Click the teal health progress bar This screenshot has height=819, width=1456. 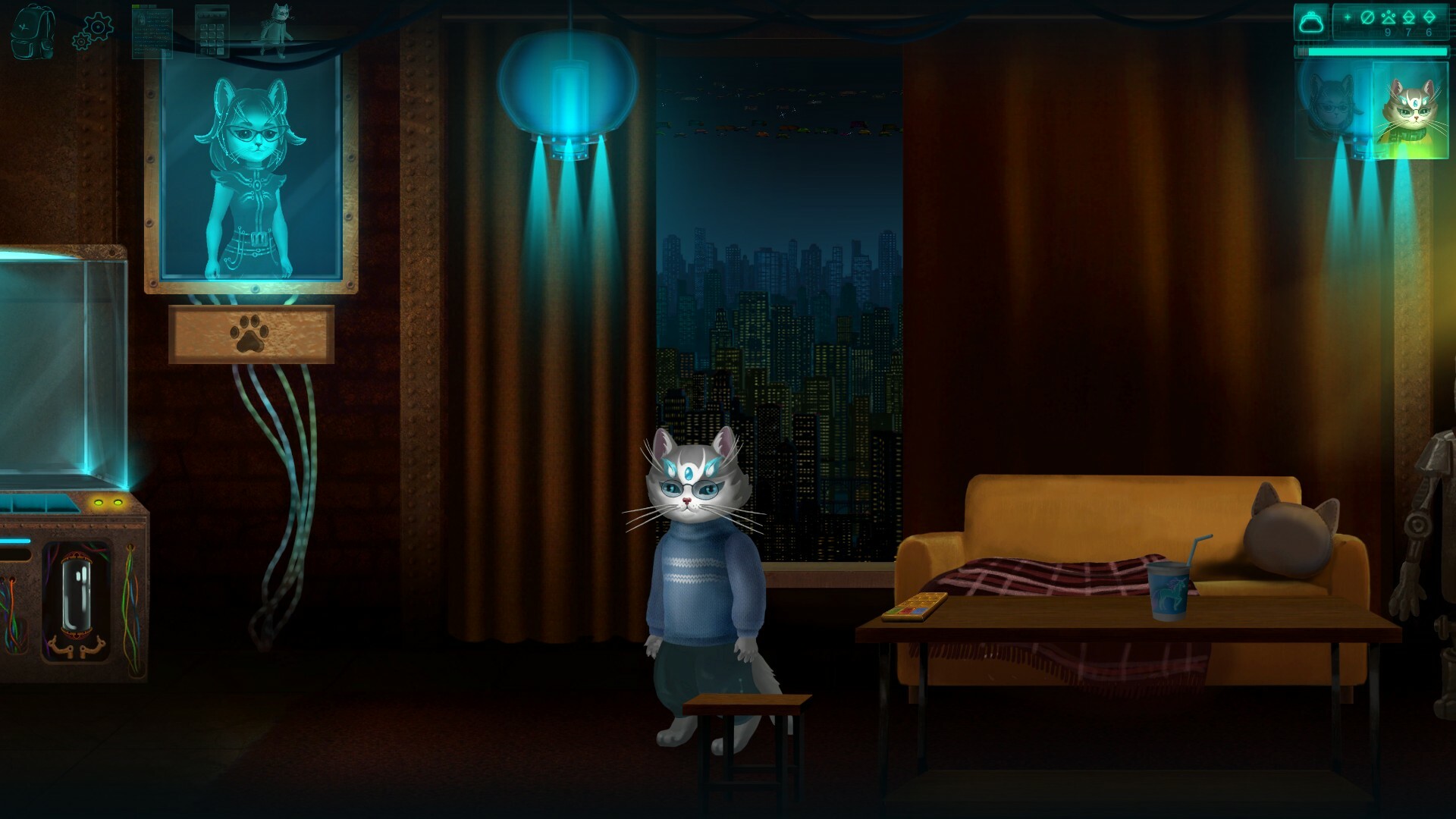[x=1373, y=52]
